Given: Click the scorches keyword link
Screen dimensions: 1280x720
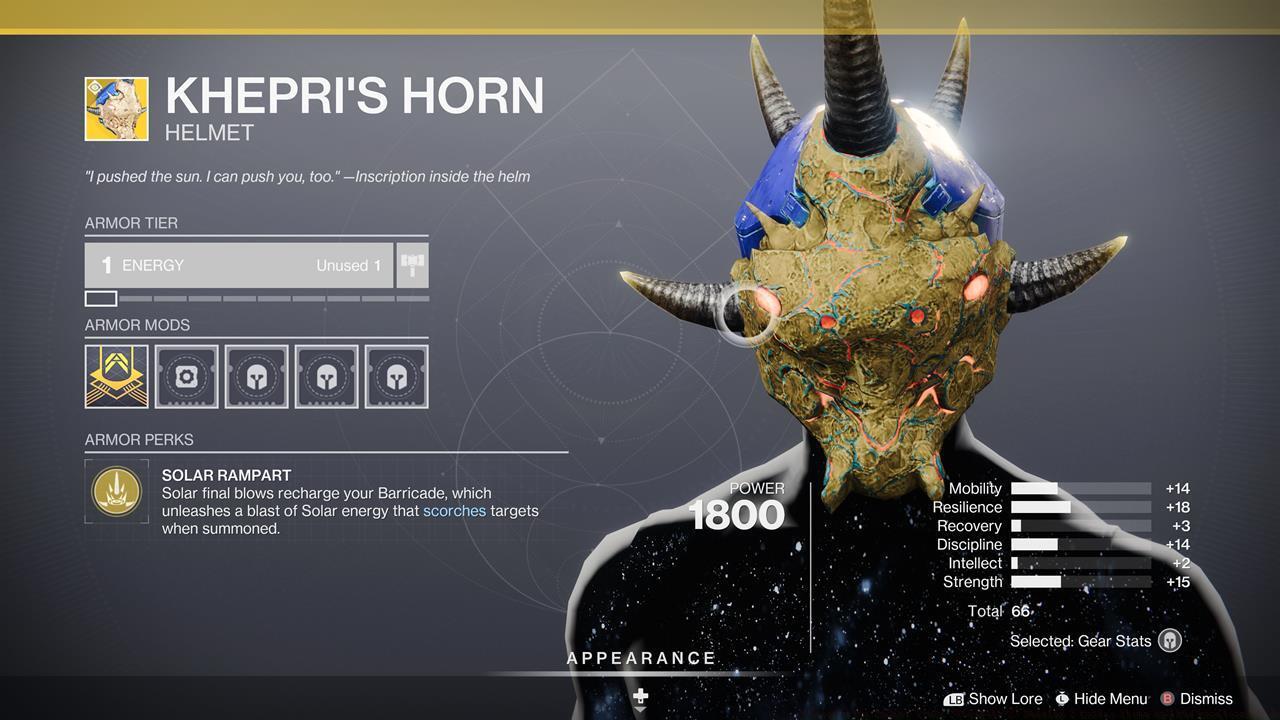Looking at the screenshot, I should (x=453, y=510).
